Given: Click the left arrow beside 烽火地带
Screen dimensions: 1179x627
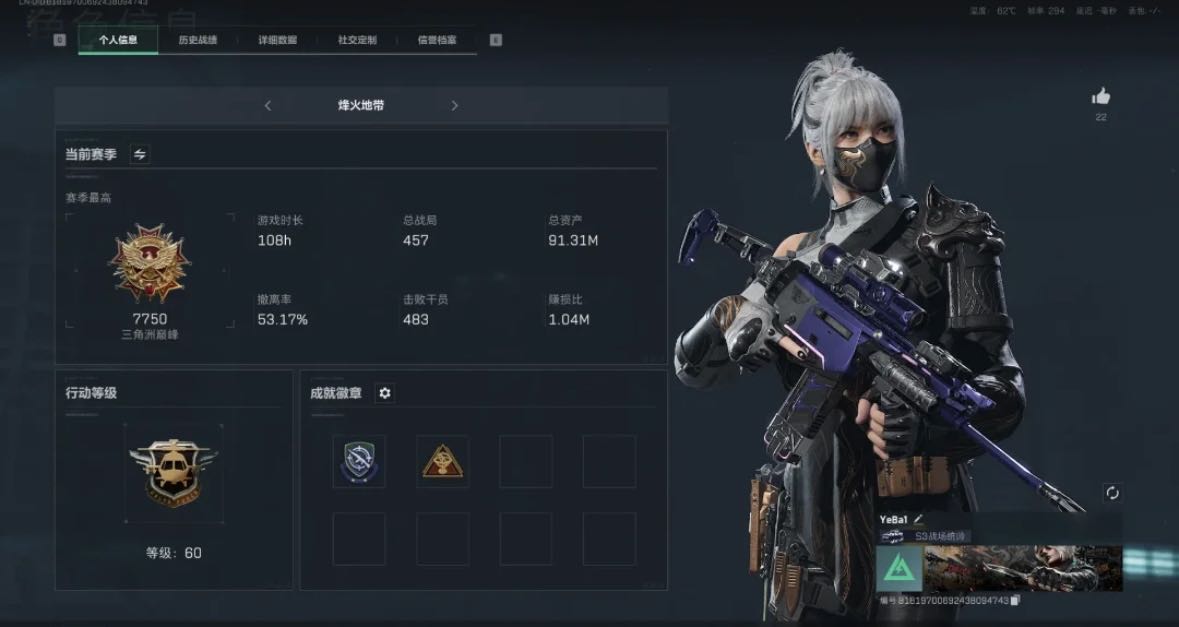Looking at the screenshot, I should pyautogui.click(x=268, y=106).
